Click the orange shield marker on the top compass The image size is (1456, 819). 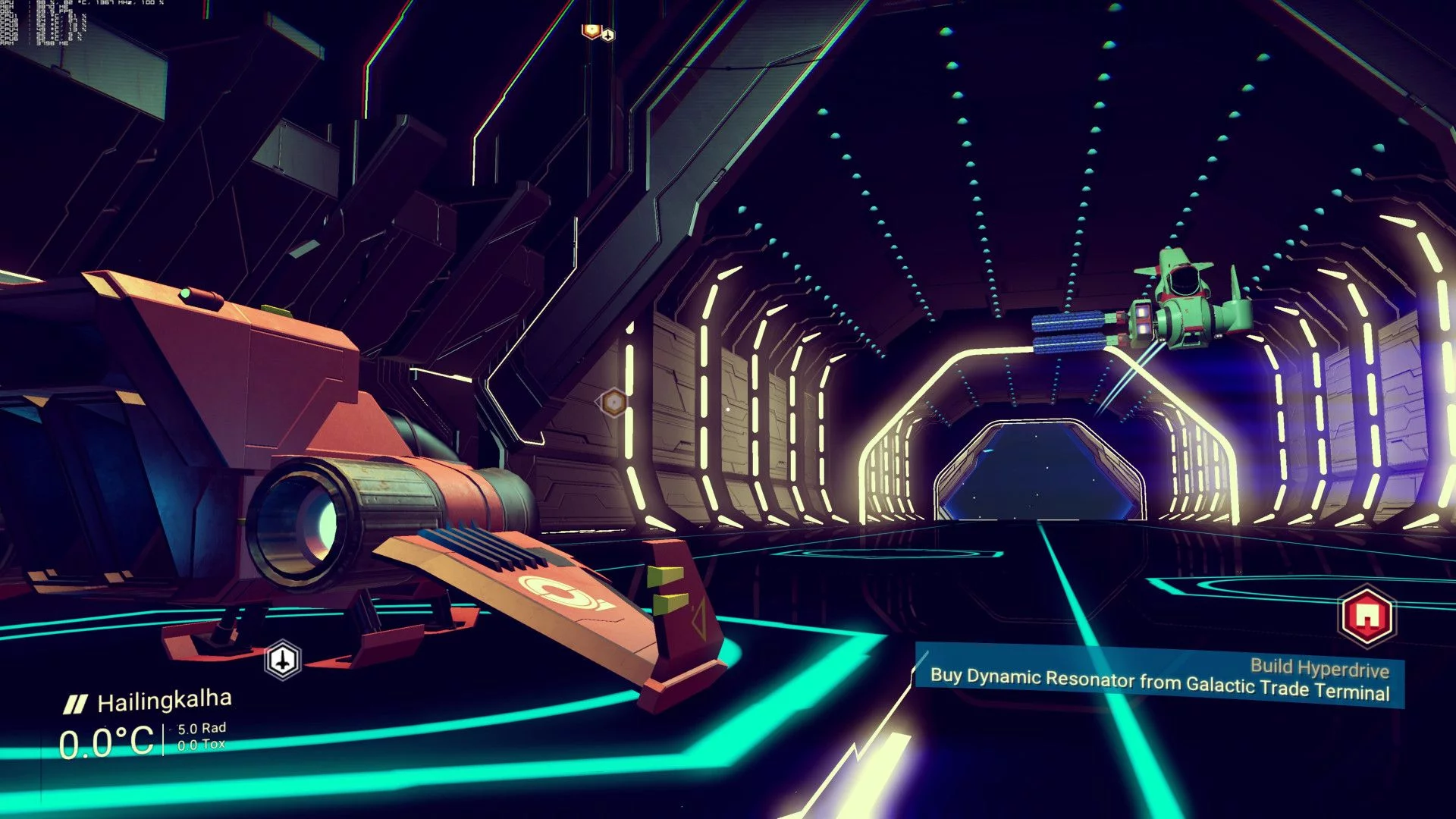pyautogui.click(x=591, y=30)
